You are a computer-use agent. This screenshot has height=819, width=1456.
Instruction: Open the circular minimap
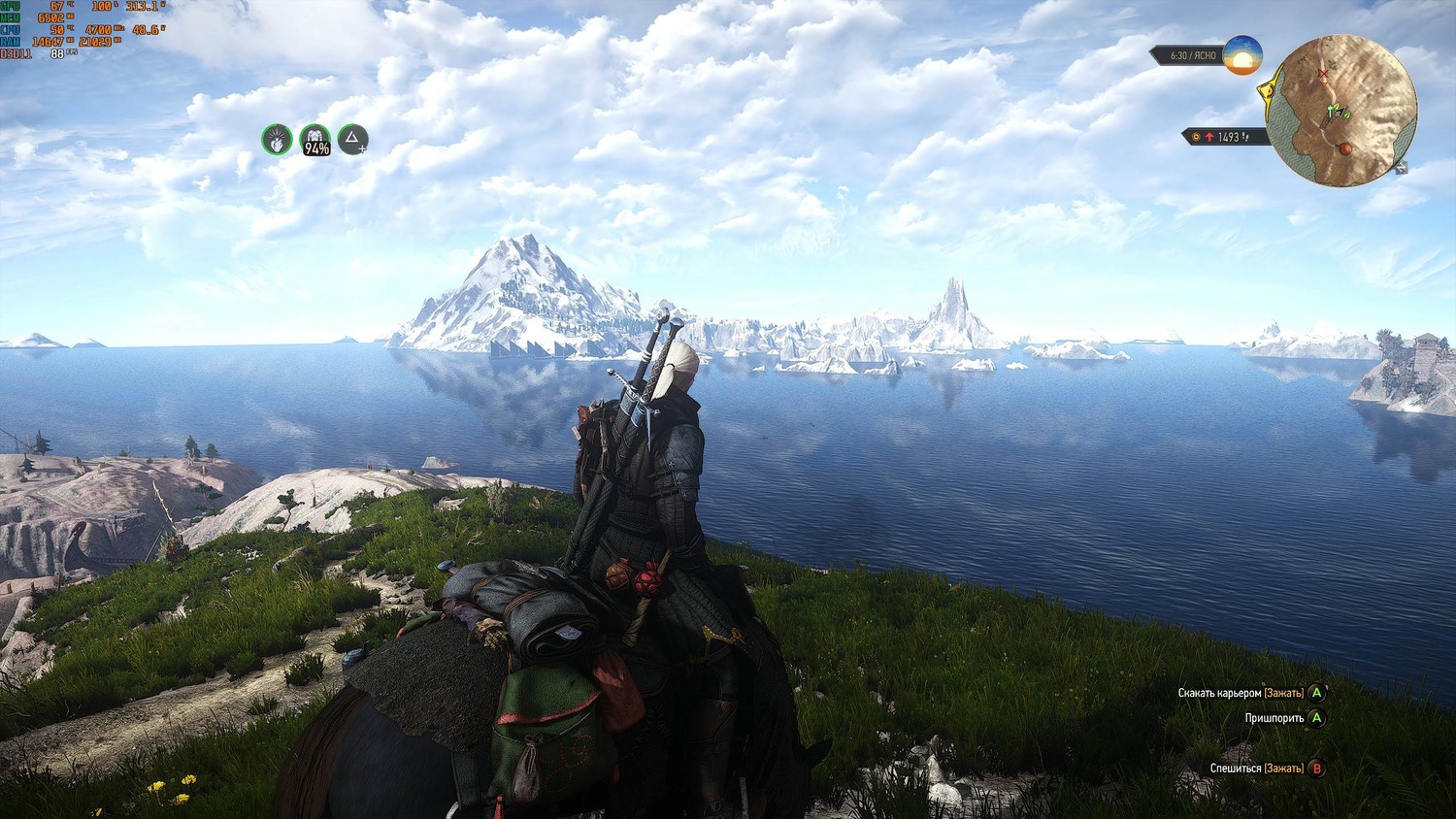[1342, 110]
